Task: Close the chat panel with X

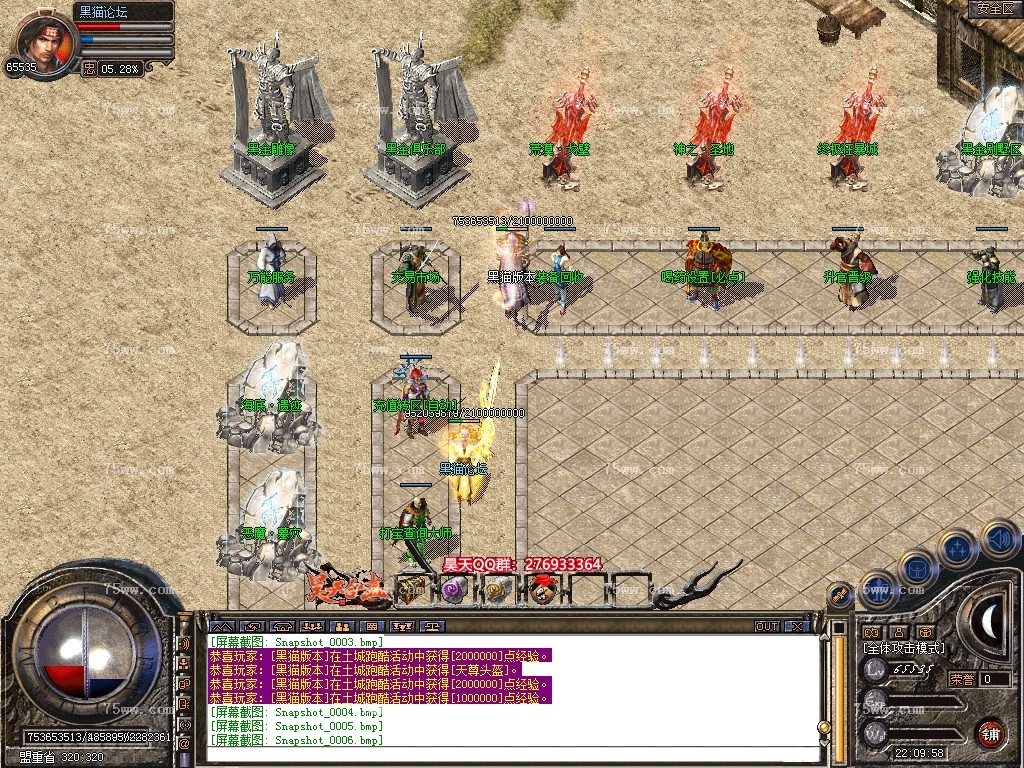Action: (795, 626)
